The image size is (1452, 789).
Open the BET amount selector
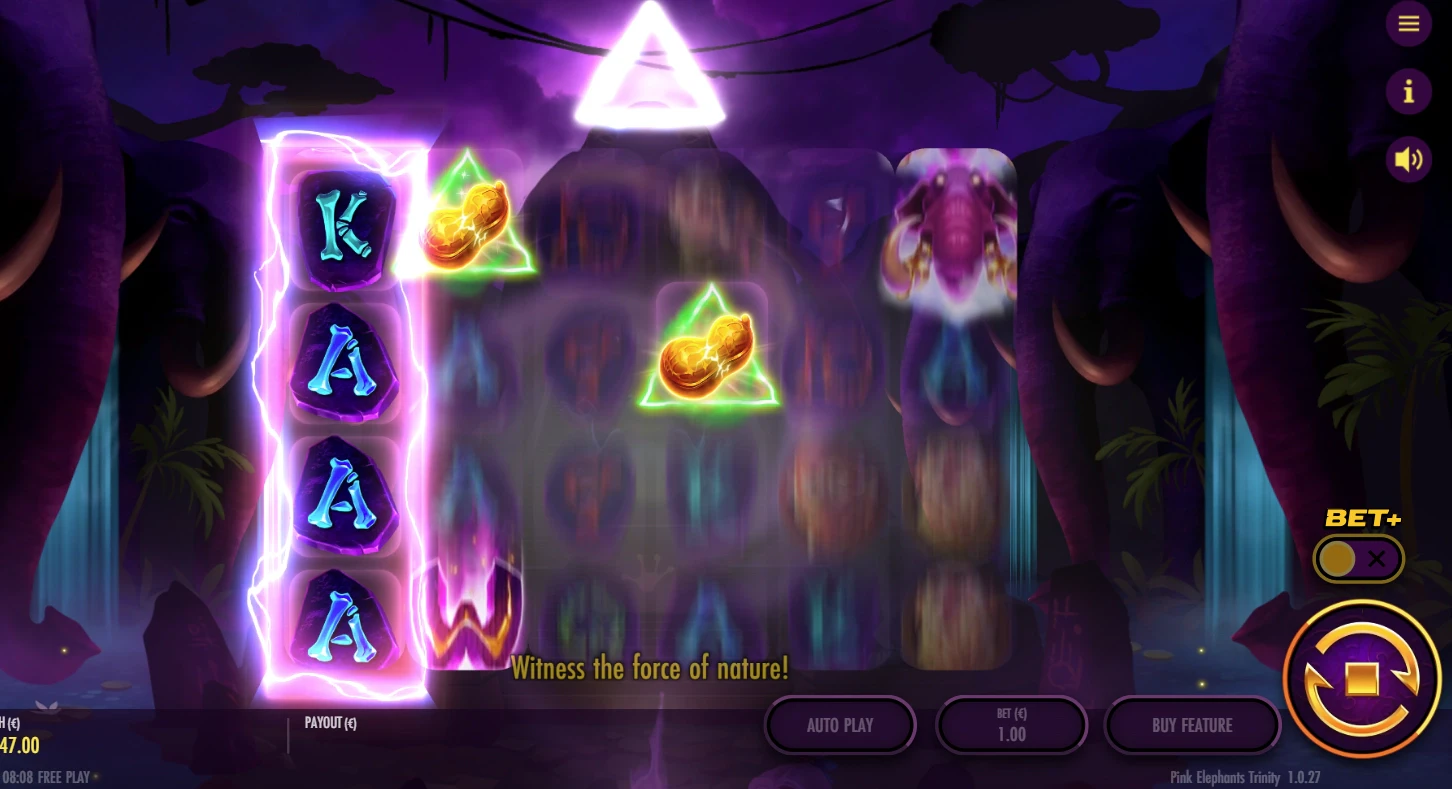pyautogui.click(x=1011, y=725)
